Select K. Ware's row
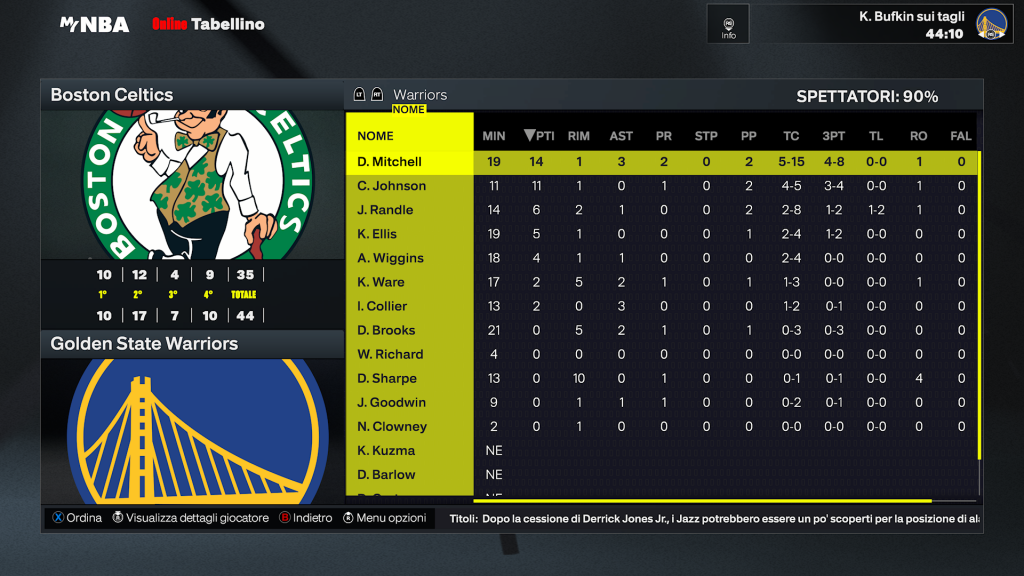 pos(381,282)
